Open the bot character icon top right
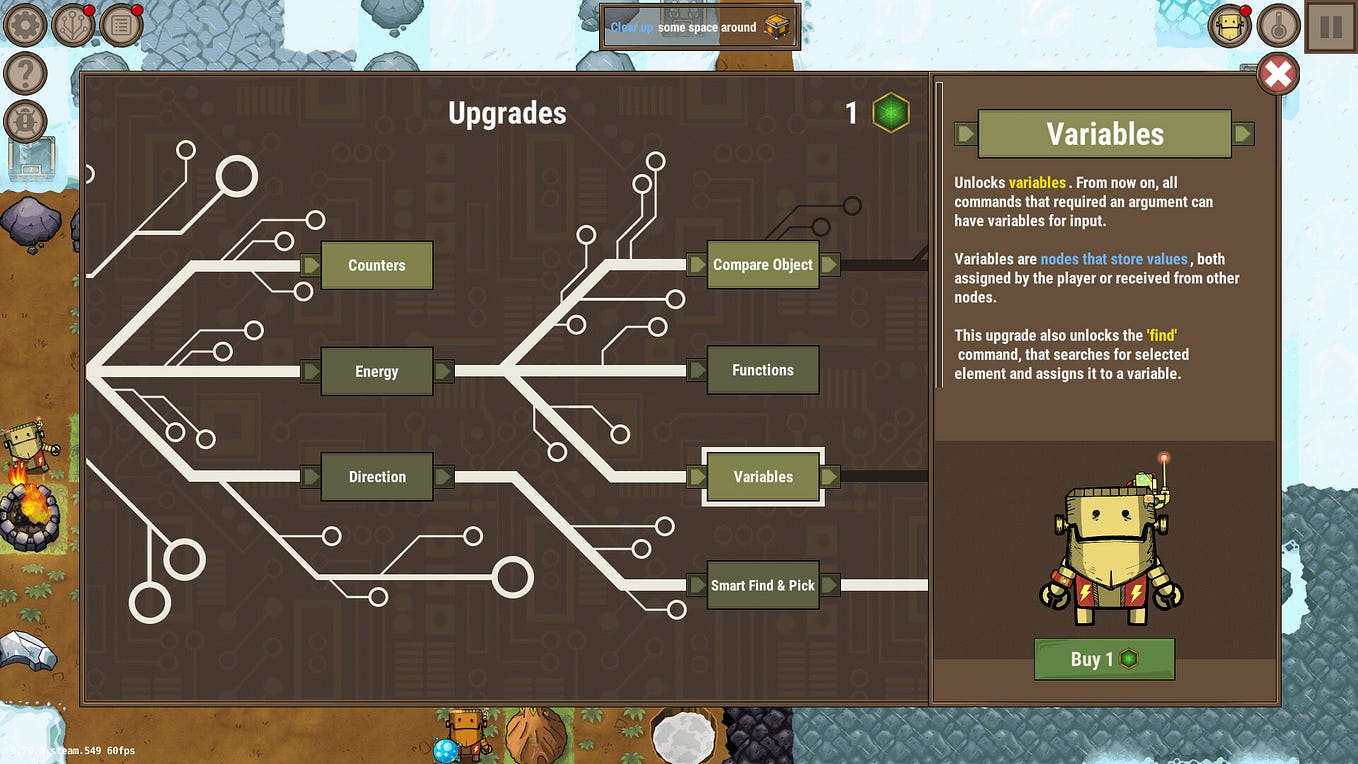Screen dimensions: 1358x764 (1229, 24)
